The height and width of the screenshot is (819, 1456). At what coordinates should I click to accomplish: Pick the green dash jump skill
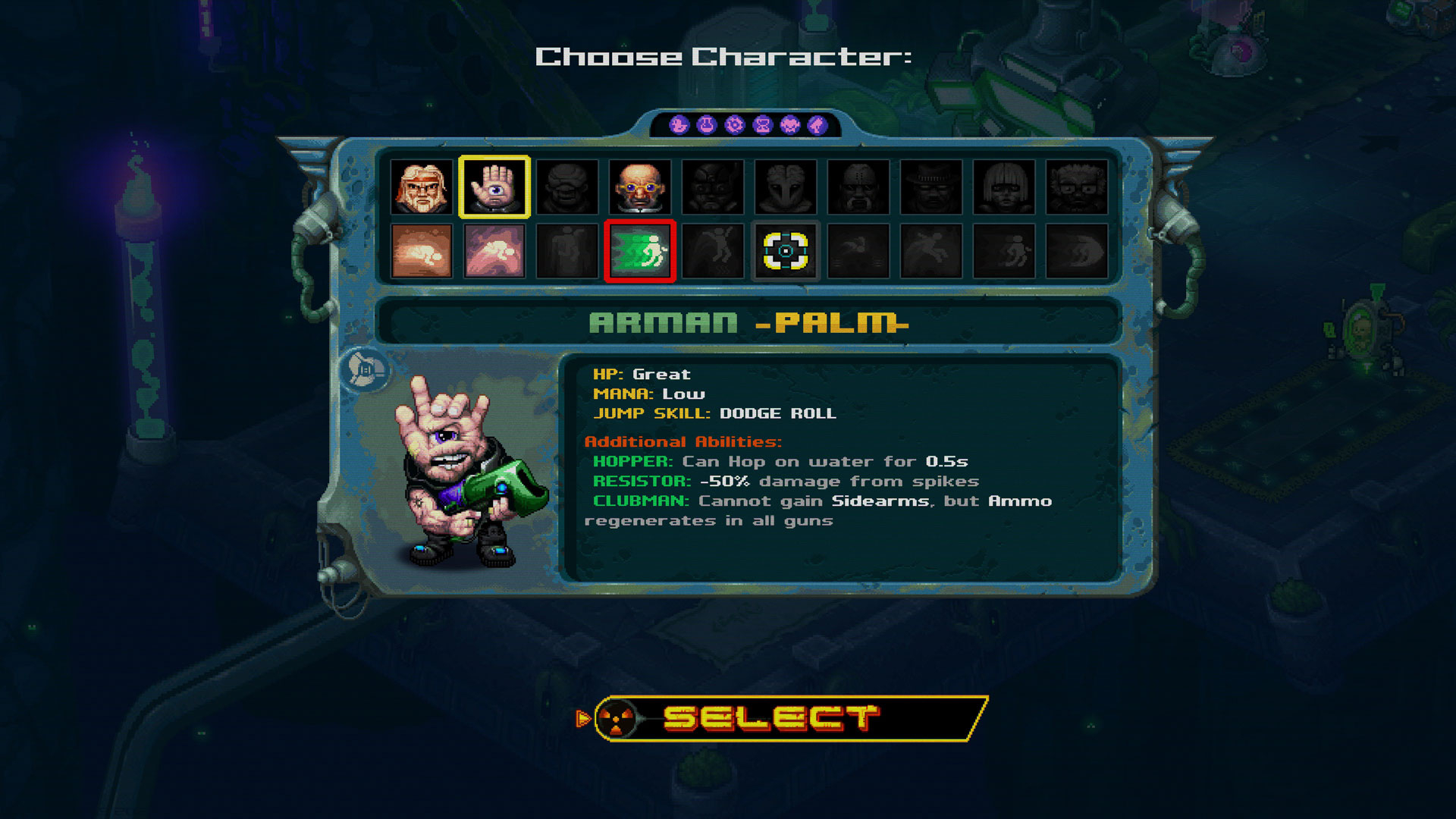point(640,251)
